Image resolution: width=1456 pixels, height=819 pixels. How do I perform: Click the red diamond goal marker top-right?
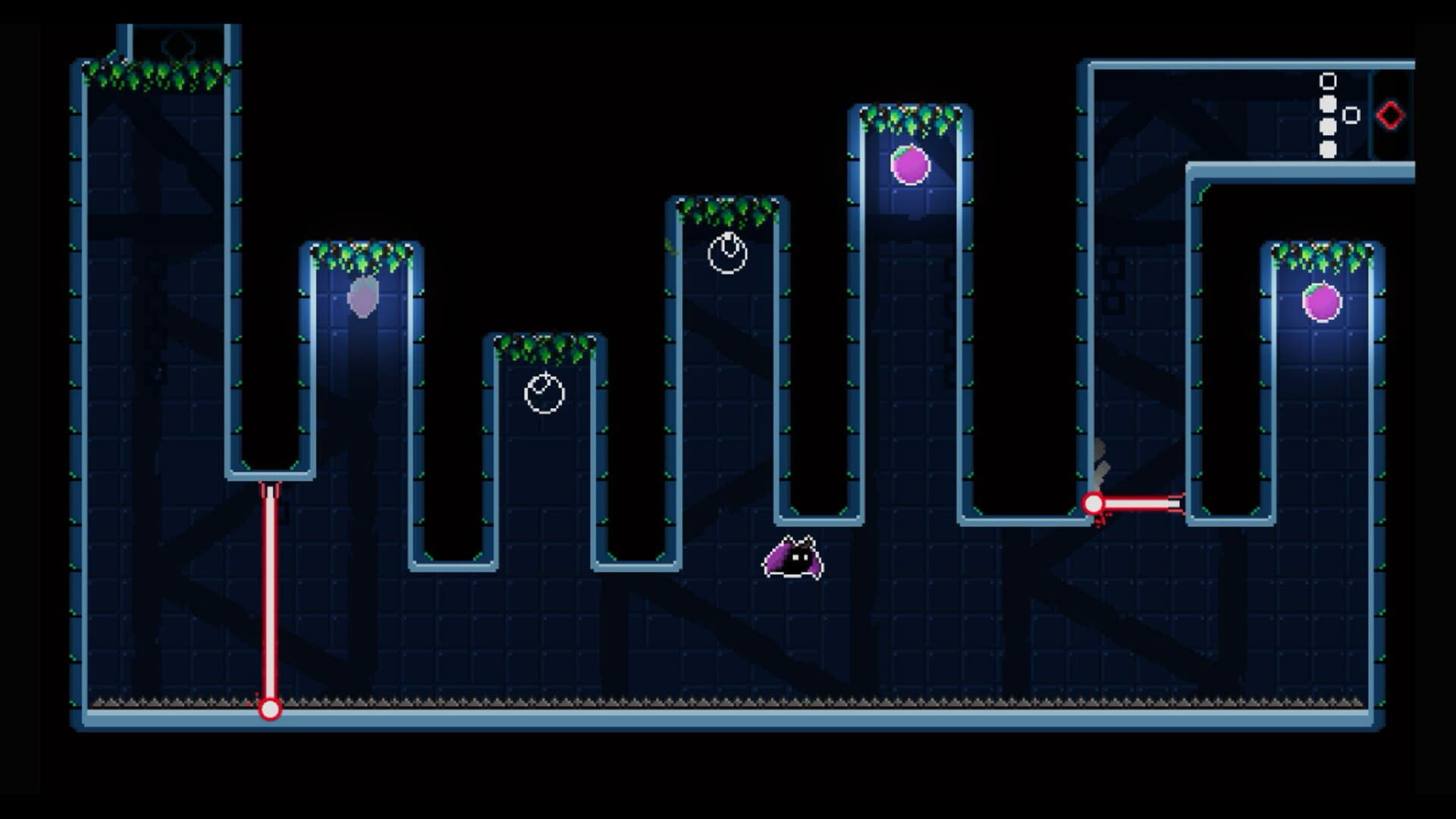tap(1389, 114)
